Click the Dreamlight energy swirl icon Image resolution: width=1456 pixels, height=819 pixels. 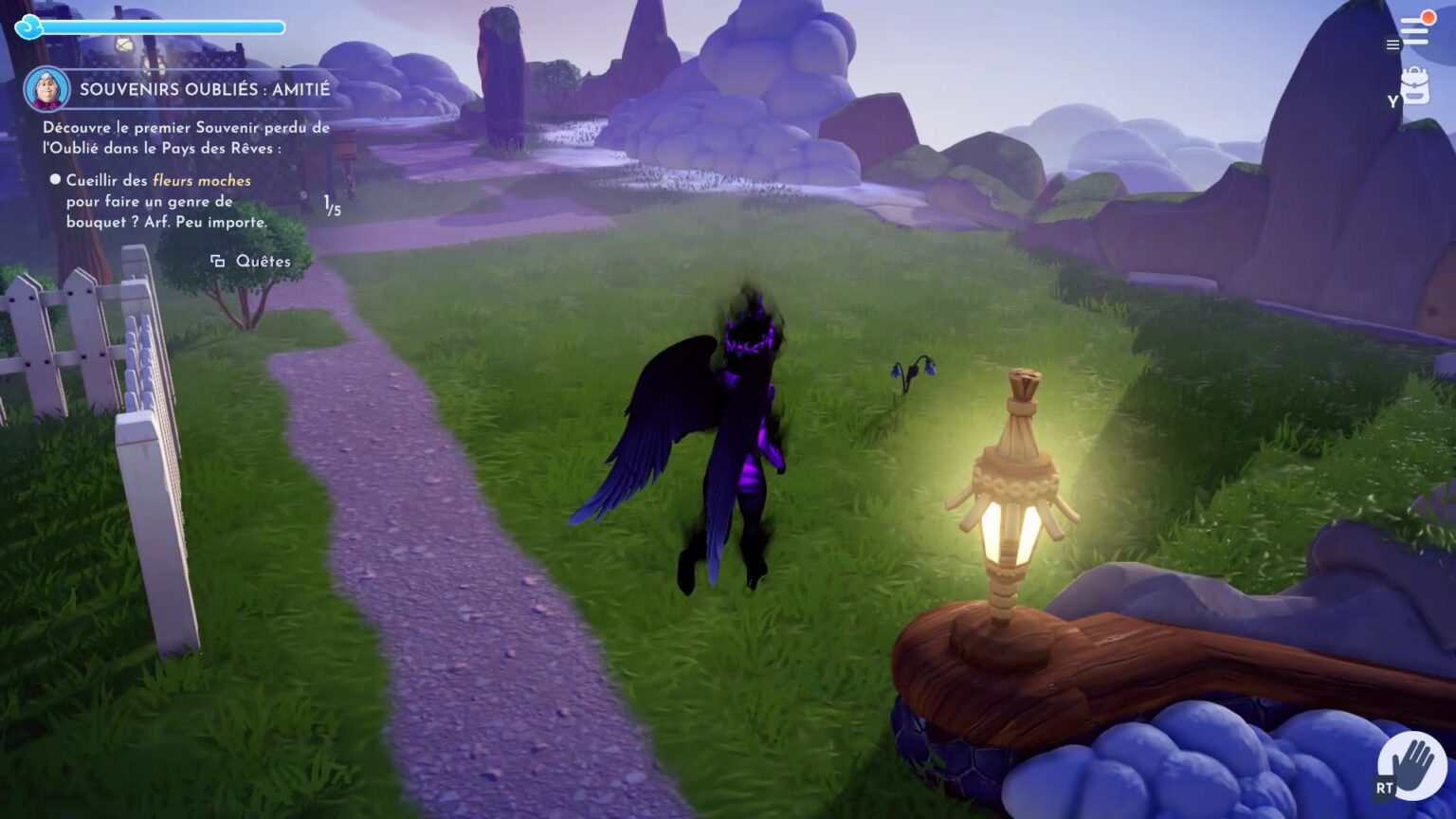pos(29,27)
